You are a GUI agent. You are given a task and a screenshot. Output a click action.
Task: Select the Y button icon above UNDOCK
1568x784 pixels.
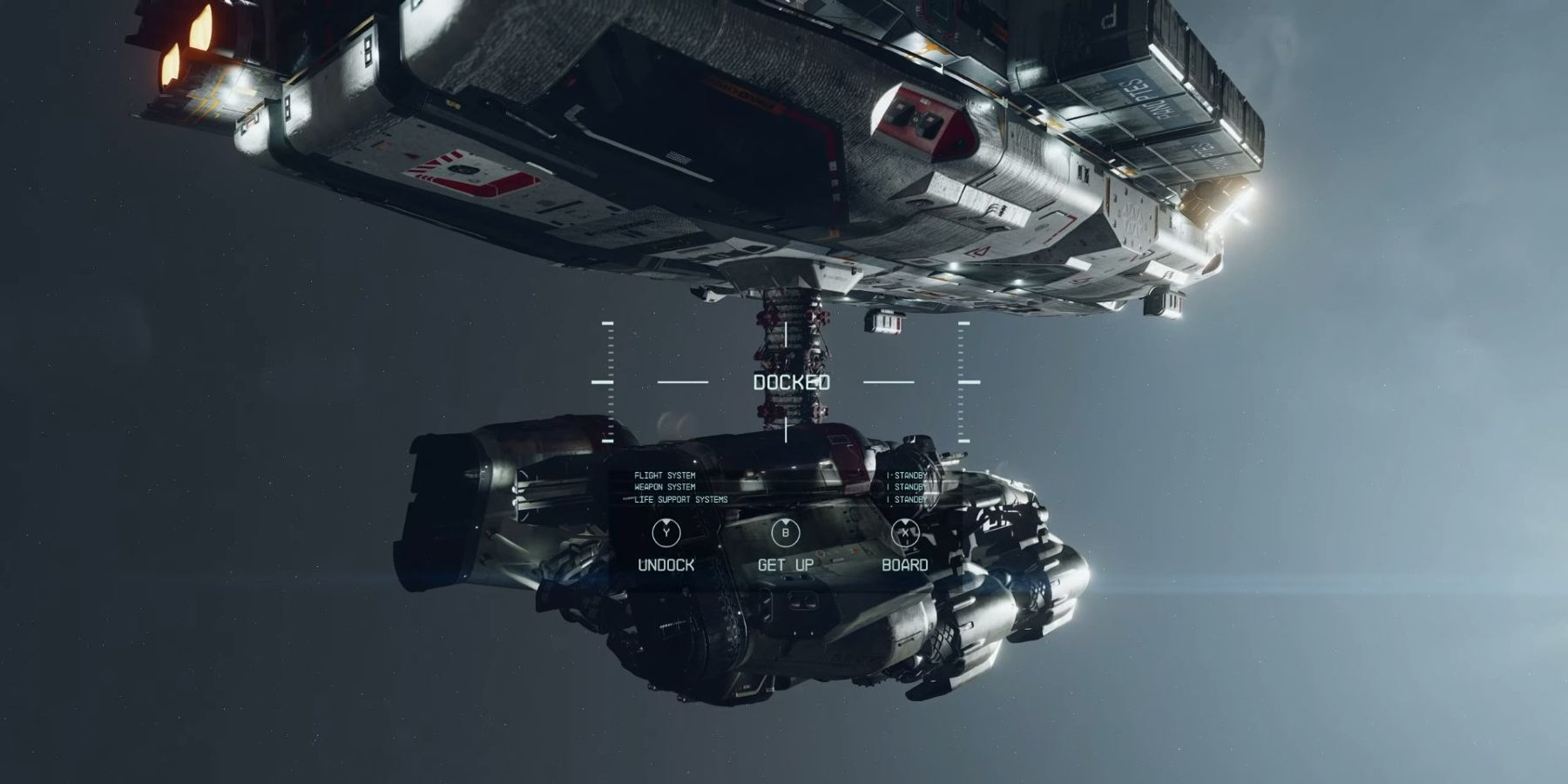pyautogui.click(x=666, y=533)
